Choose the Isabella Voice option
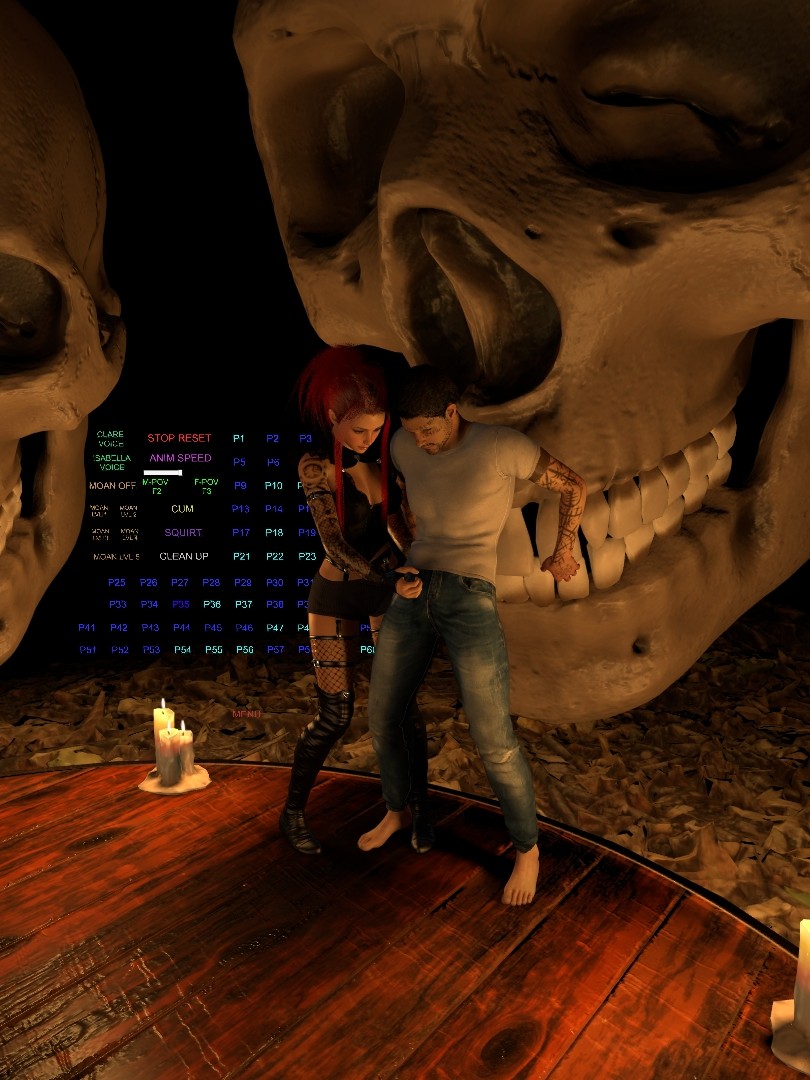Viewport: 810px width, 1080px height. point(112,462)
